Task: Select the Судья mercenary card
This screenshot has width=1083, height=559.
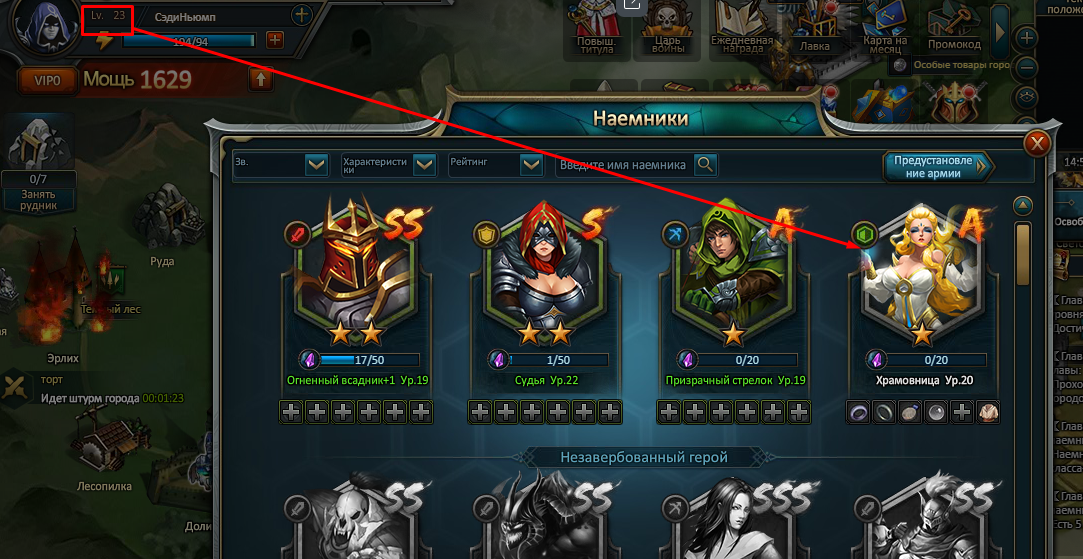Action: (x=546, y=270)
